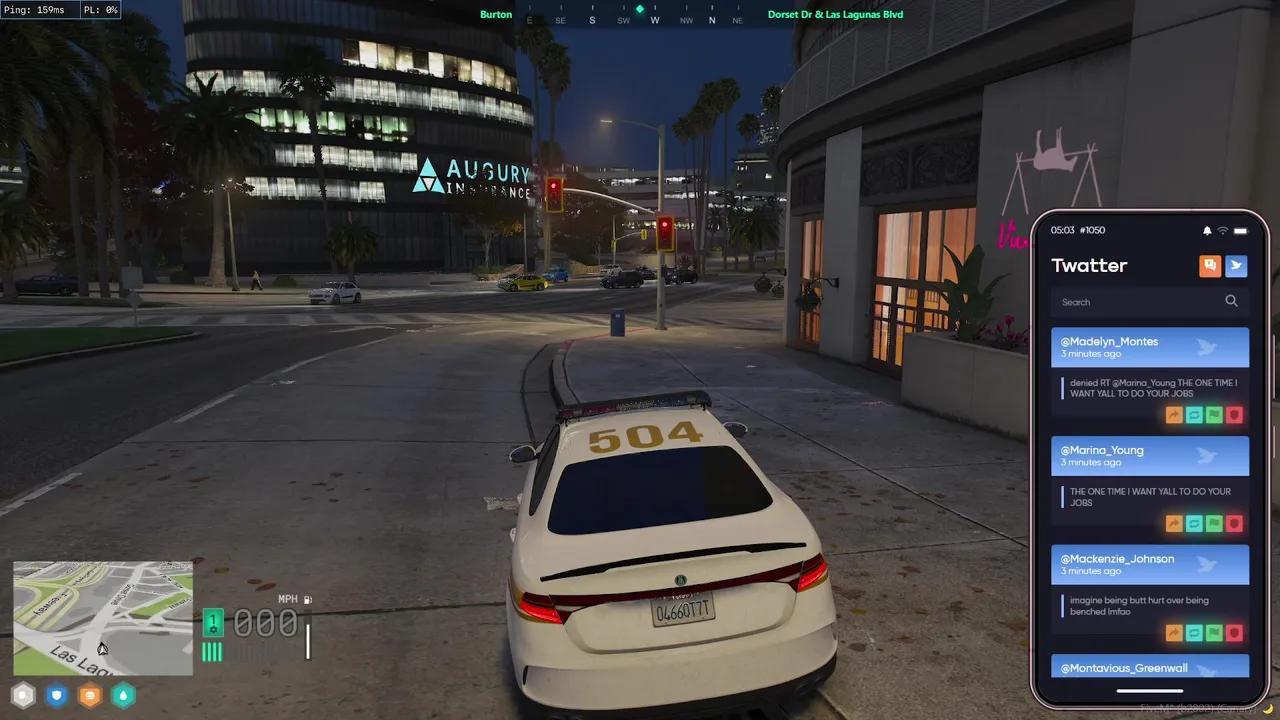Click the wifi indicator on the phone

1221,230
